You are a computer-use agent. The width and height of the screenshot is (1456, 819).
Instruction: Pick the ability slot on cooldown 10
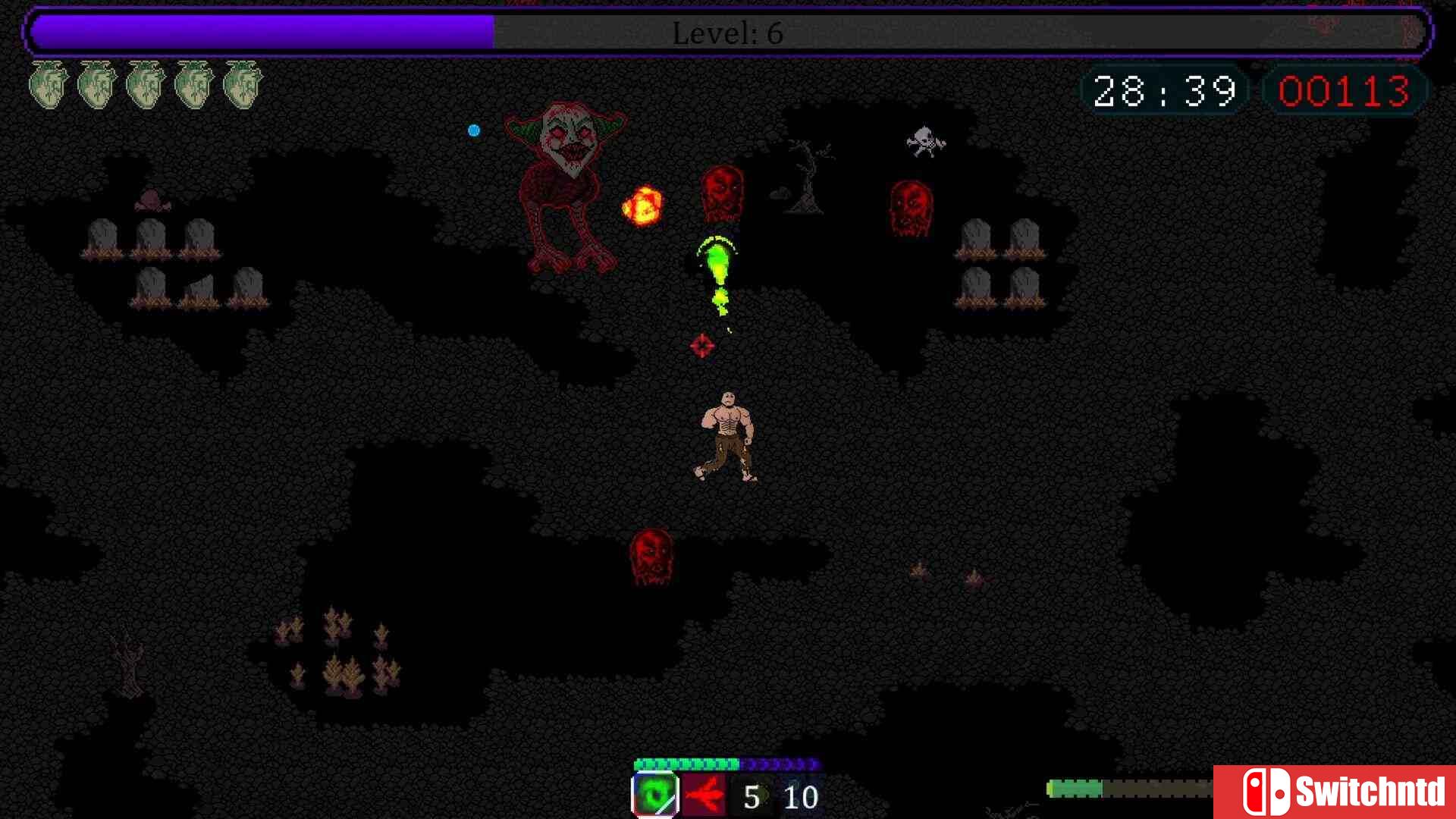click(801, 796)
